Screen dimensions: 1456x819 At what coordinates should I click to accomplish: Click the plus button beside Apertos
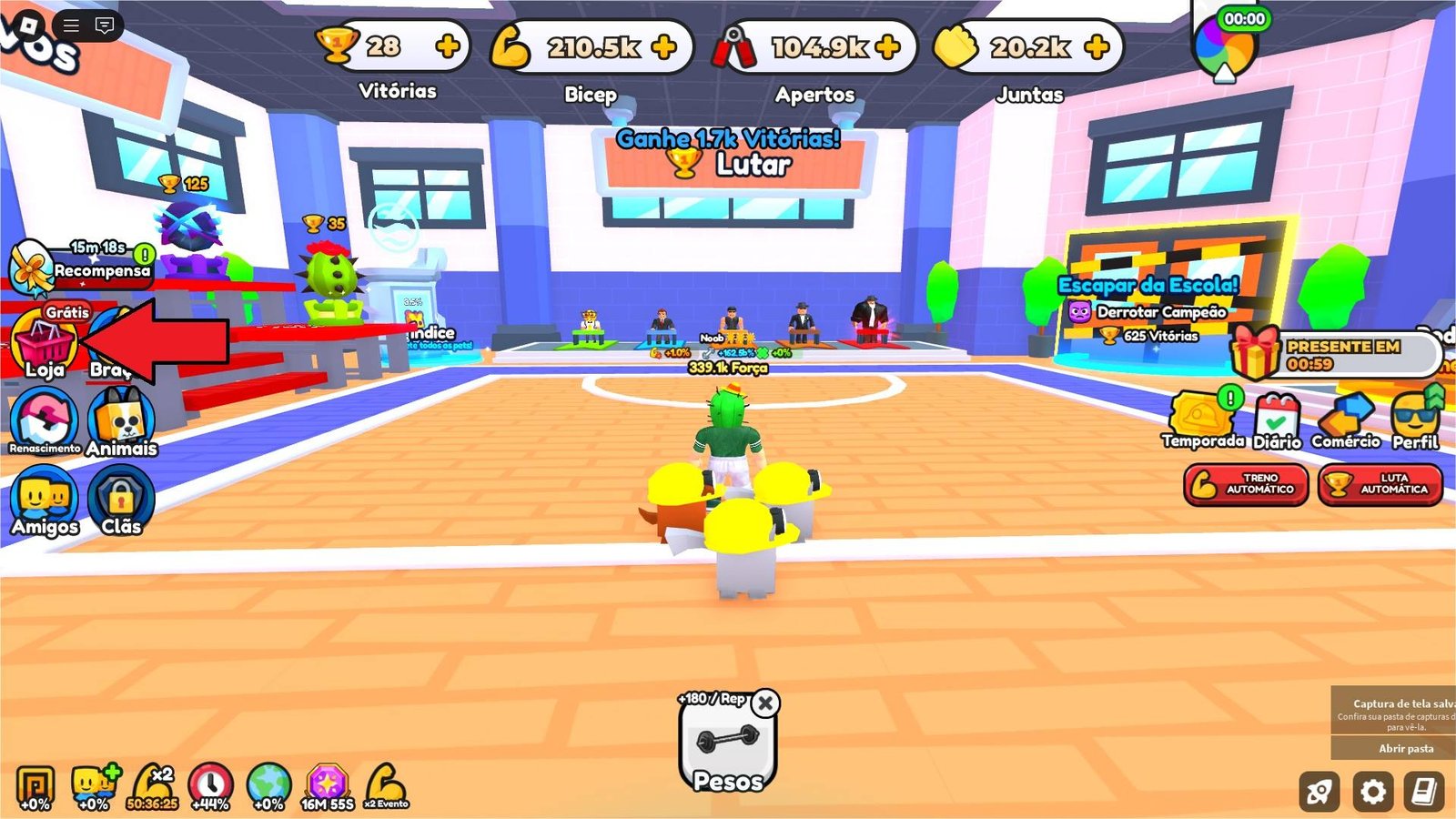tap(887, 46)
